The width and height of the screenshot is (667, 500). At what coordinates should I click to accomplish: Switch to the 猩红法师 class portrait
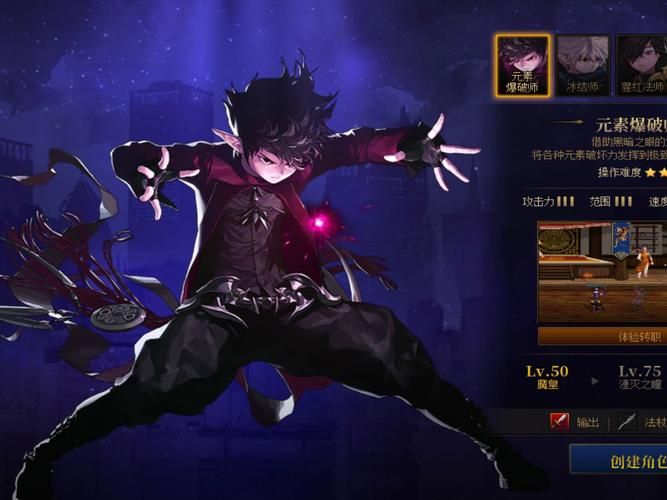pyautogui.click(x=641, y=66)
